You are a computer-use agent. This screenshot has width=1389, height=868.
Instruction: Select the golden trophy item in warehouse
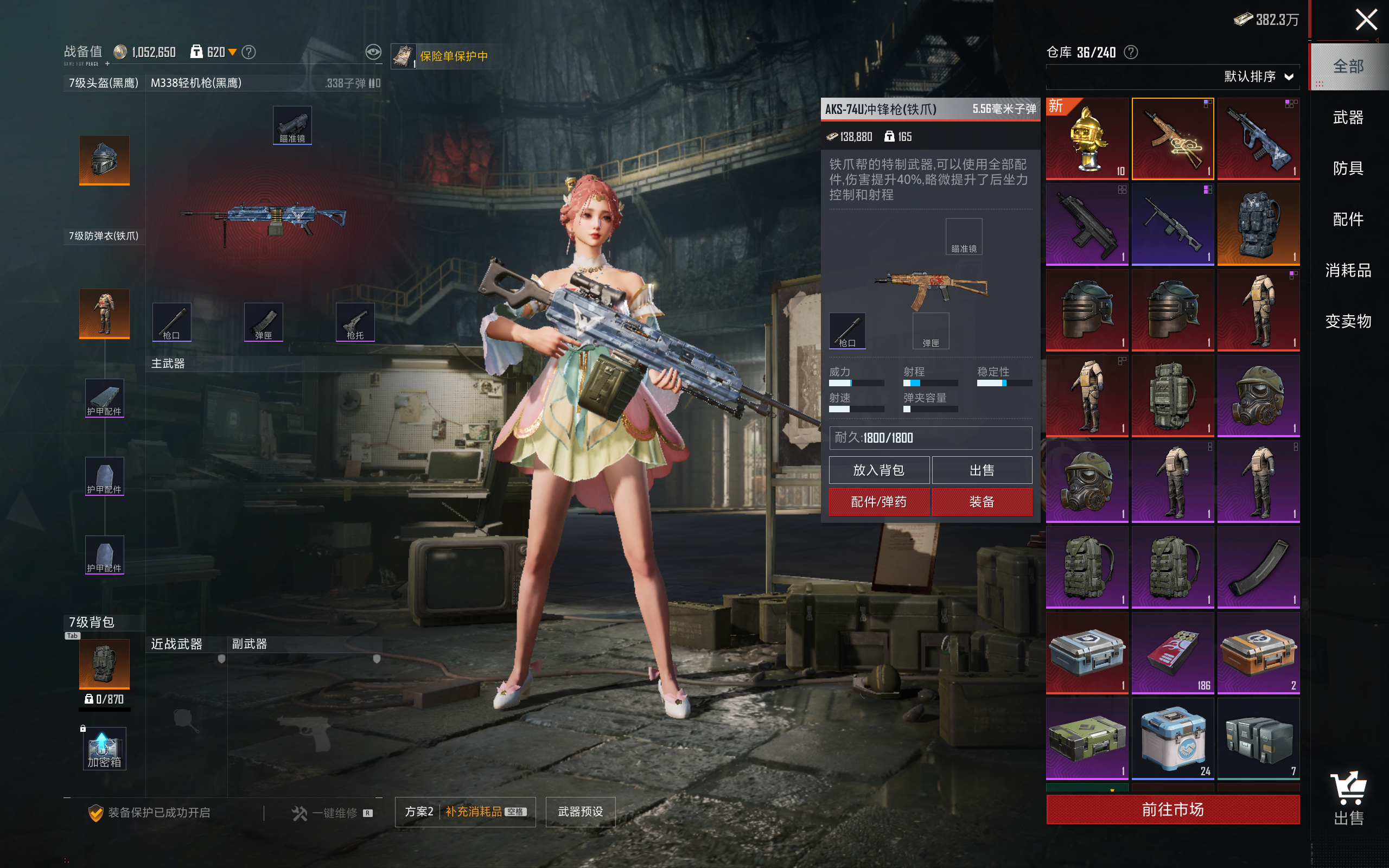pyautogui.click(x=1087, y=139)
